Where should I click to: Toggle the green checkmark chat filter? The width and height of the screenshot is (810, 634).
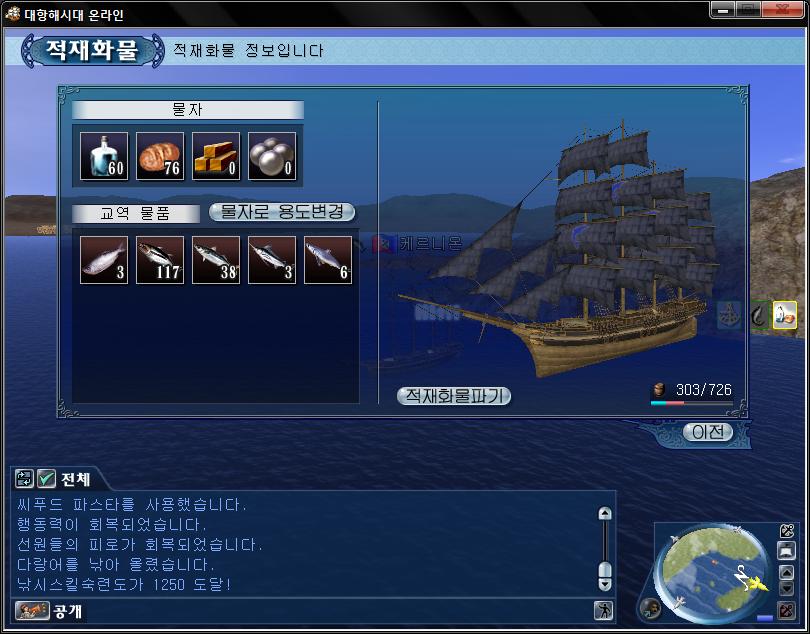[46, 479]
